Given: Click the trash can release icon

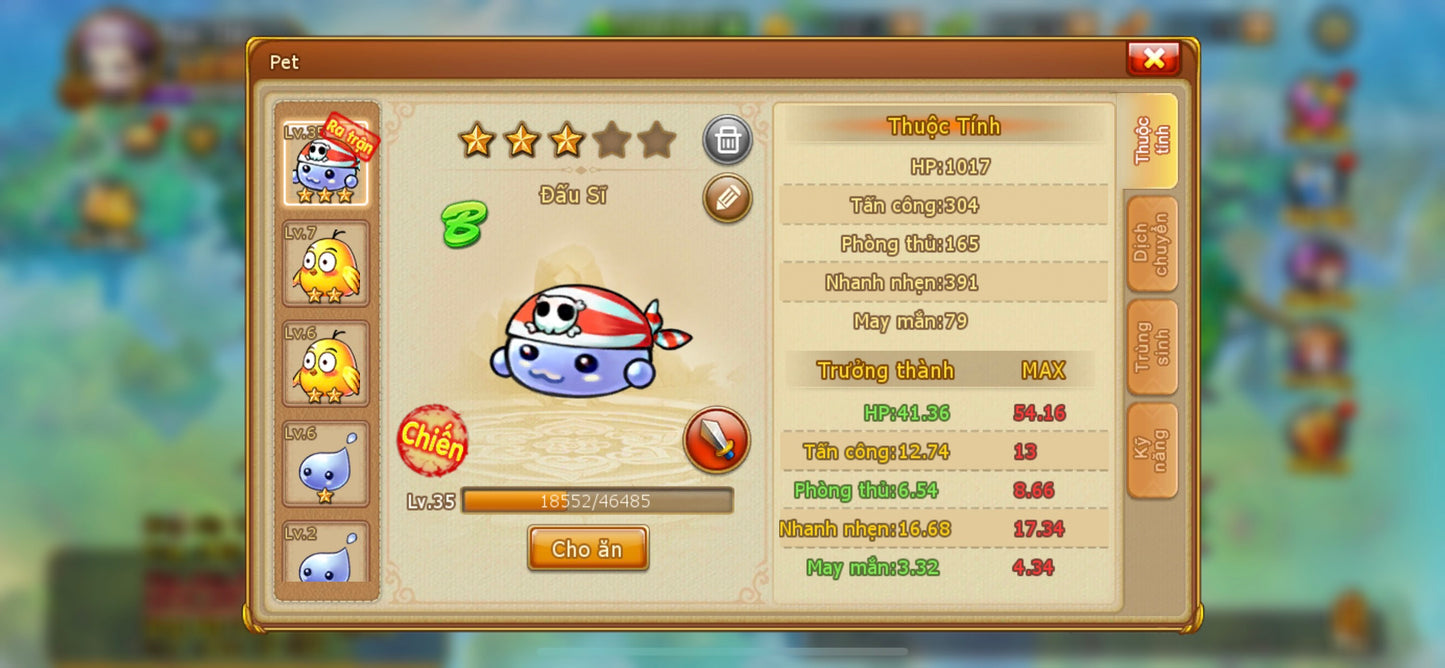Looking at the screenshot, I should [x=727, y=140].
